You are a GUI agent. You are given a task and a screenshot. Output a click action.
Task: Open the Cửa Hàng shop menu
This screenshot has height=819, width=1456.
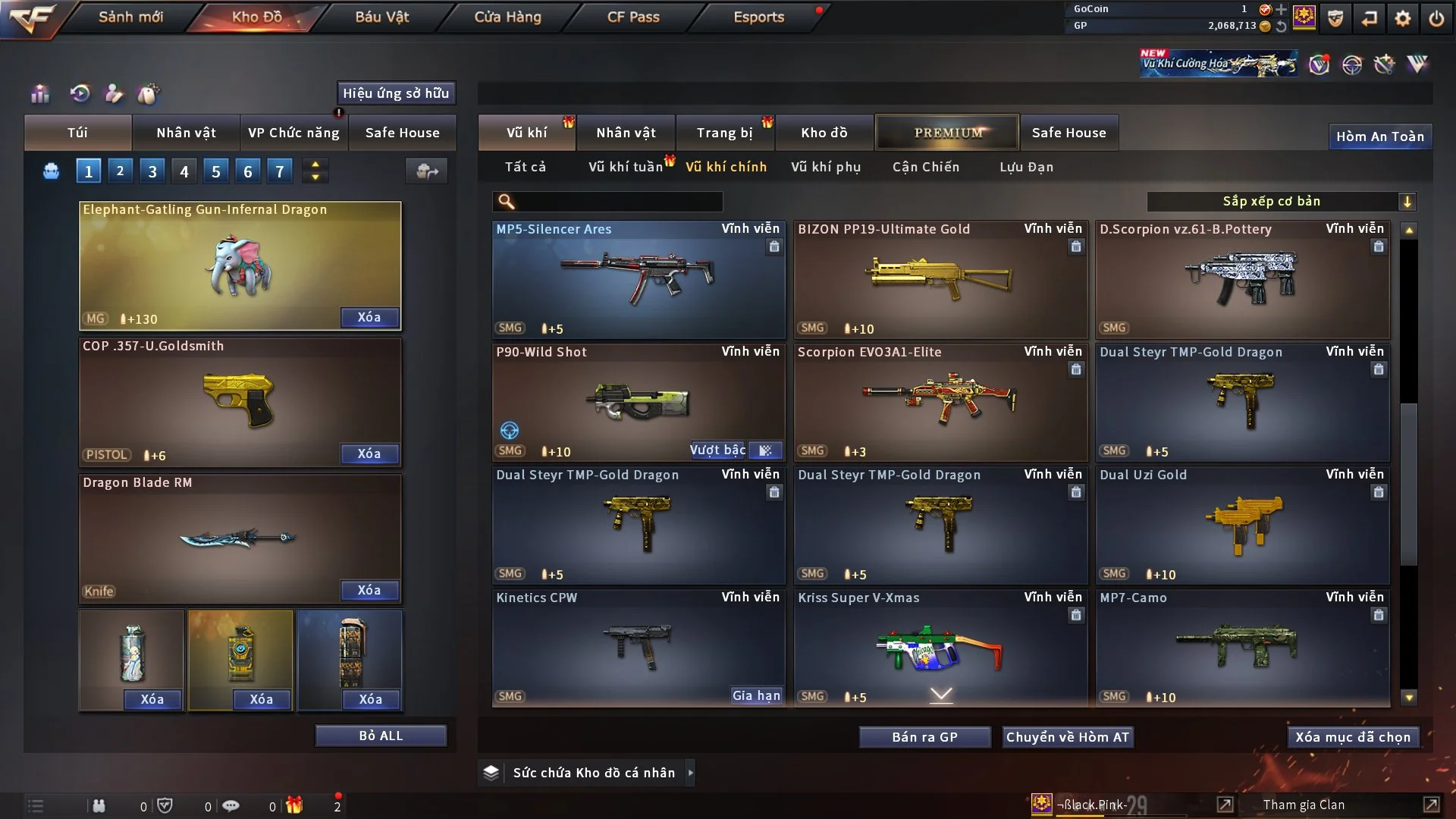click(x=507, y=17)
